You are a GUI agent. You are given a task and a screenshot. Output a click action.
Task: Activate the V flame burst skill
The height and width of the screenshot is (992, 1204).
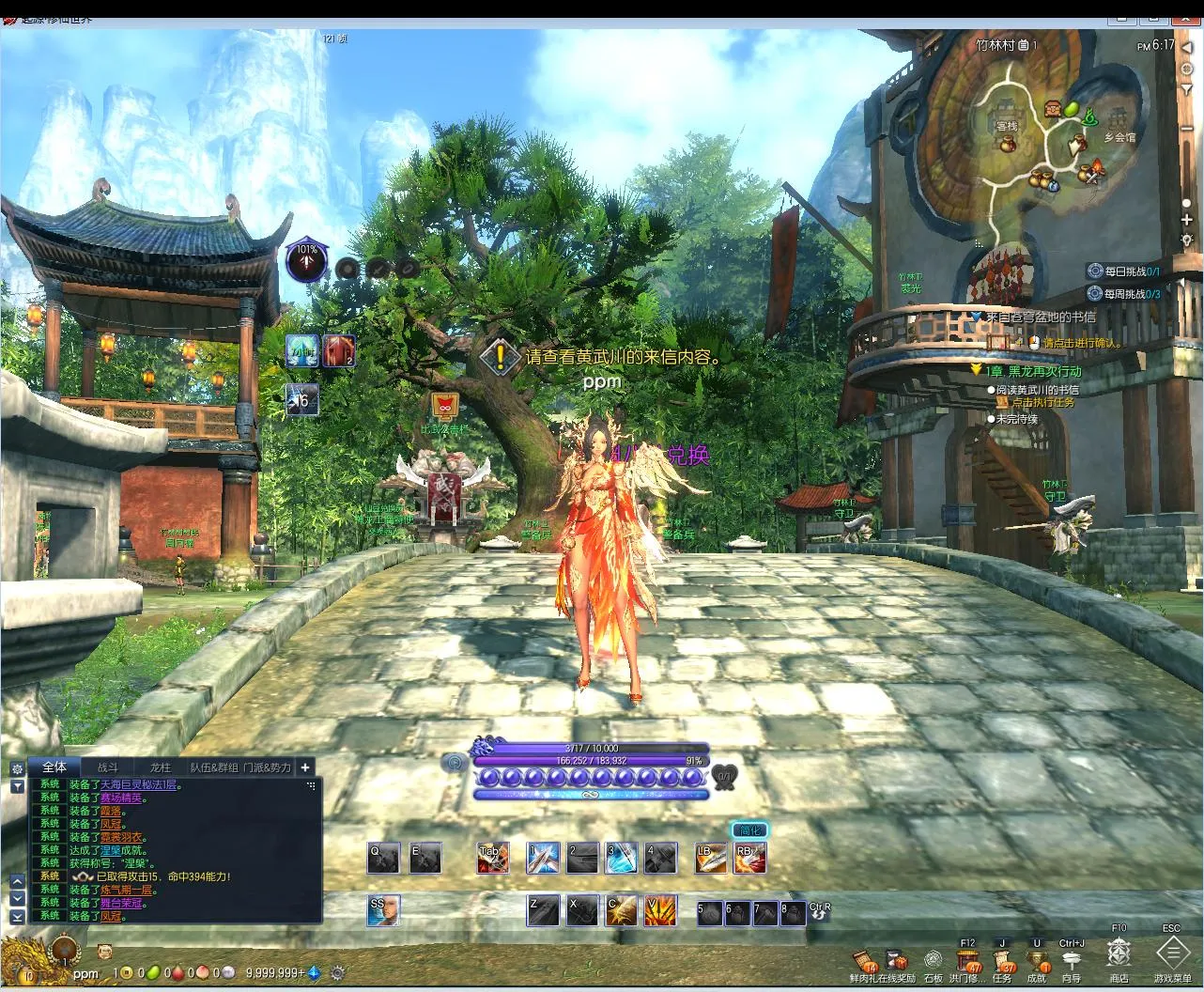[x=660, y=910]
